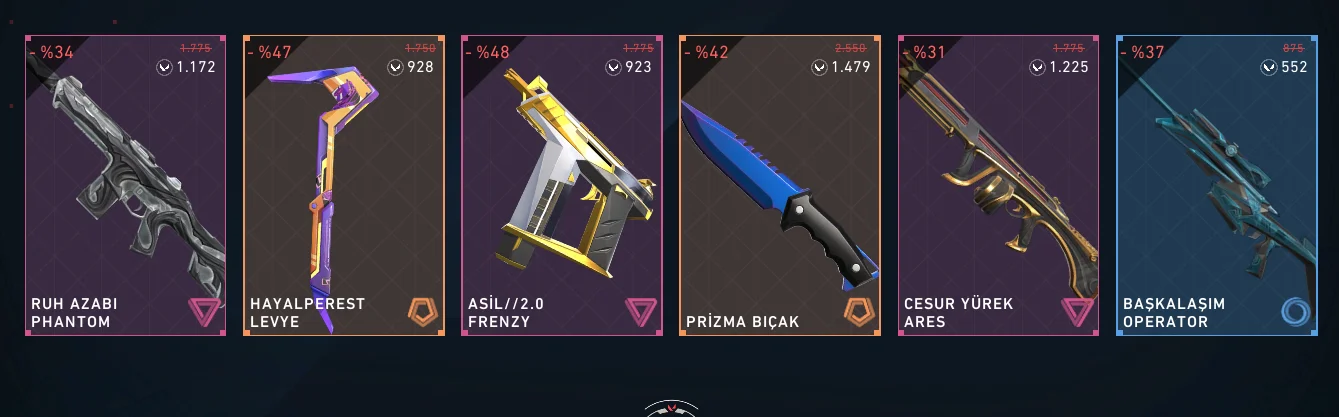Image resolution: width=1339 pixels, height=417 pixels.
Task: Choose the Hayalperest Levye offer card
Action: tap(343, 186)
